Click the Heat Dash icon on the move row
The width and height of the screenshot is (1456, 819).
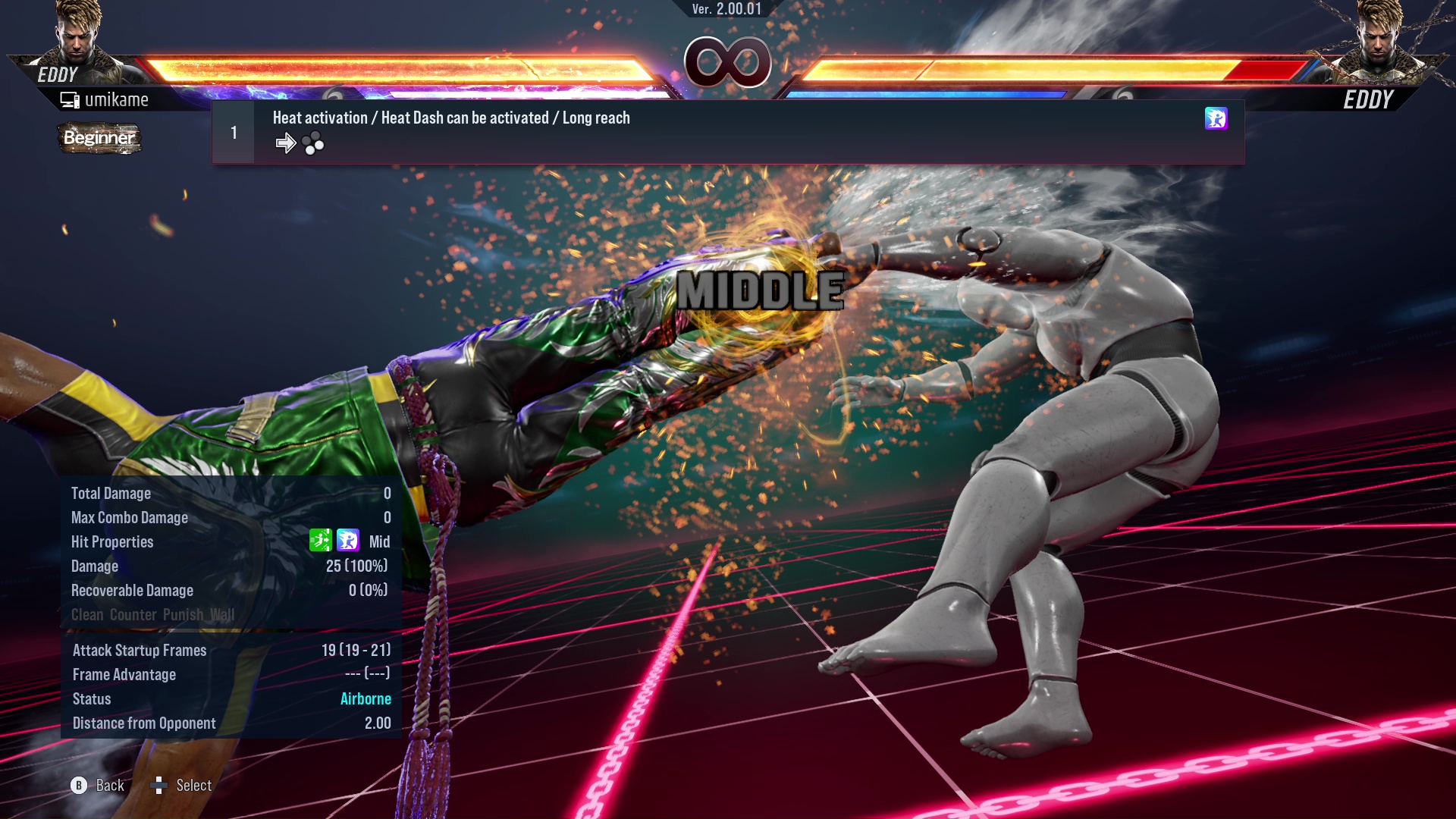coord(1215,118)
